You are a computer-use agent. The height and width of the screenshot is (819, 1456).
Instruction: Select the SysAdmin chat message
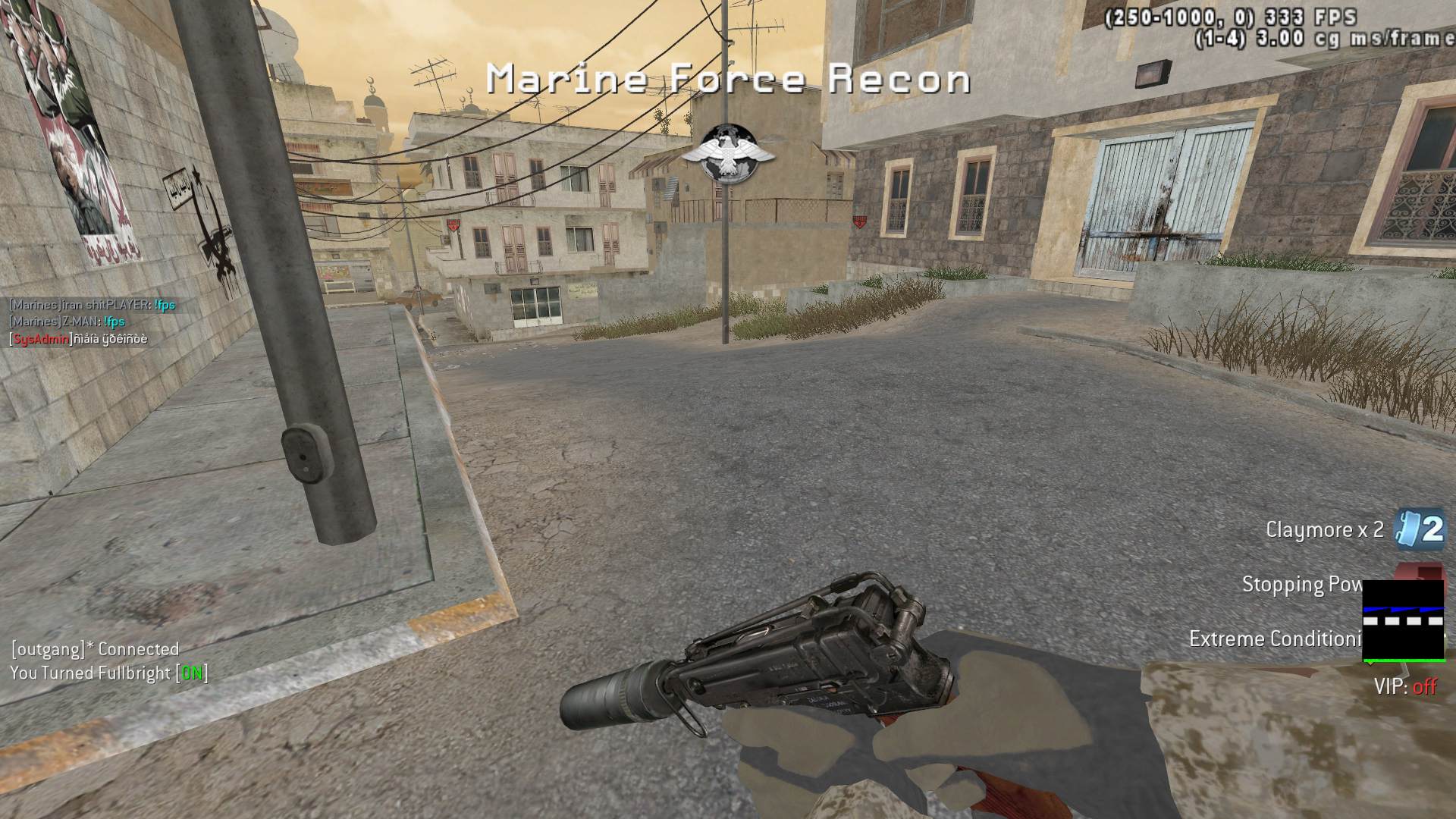tap(79, 339)
